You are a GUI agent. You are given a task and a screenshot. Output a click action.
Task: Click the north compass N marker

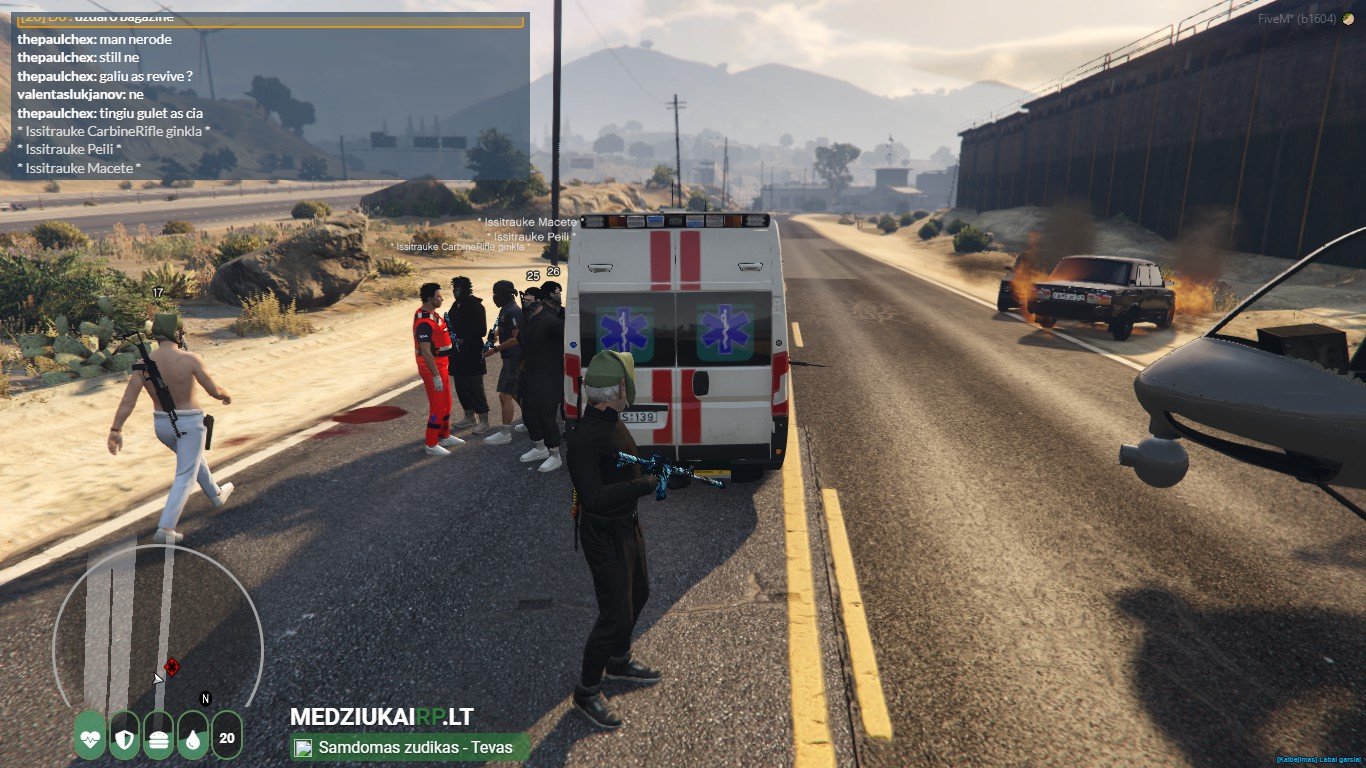[x=206, y=698]
